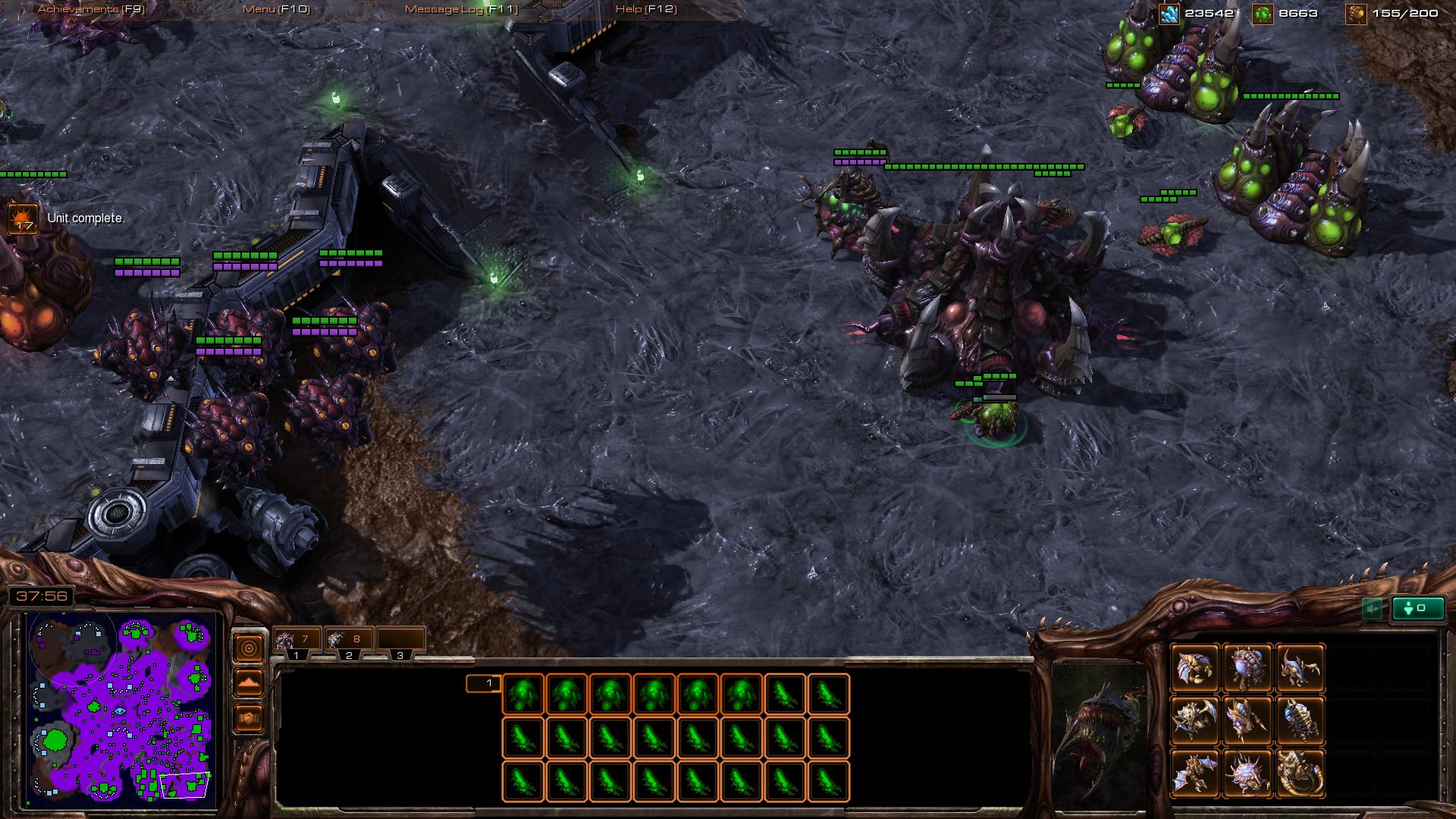
Task: Activate the minimap ping button
Action: 249,648
